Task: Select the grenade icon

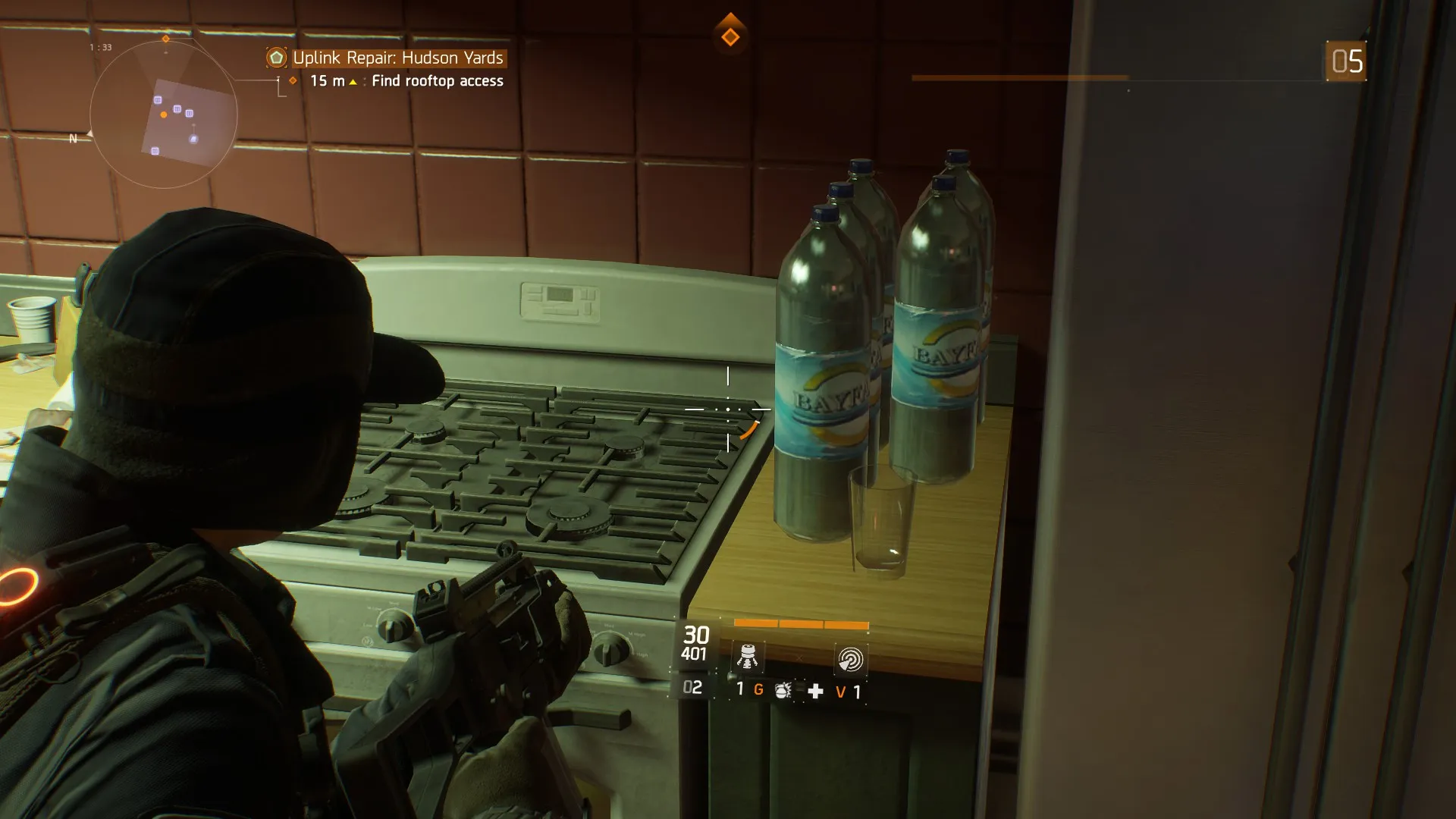Action: click(783, 691)
